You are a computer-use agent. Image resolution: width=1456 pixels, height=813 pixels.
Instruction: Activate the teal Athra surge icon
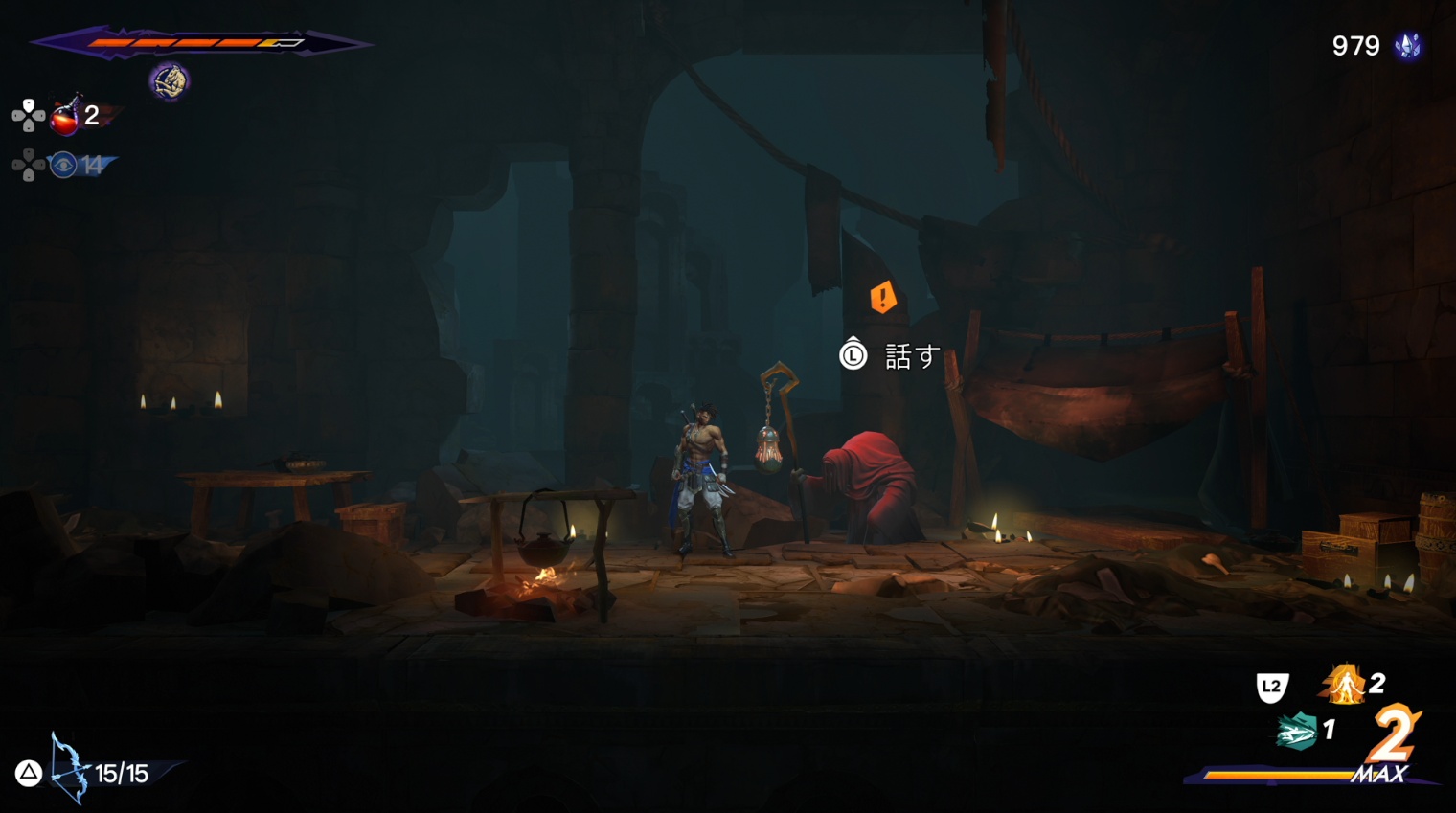pos(1296,733)
